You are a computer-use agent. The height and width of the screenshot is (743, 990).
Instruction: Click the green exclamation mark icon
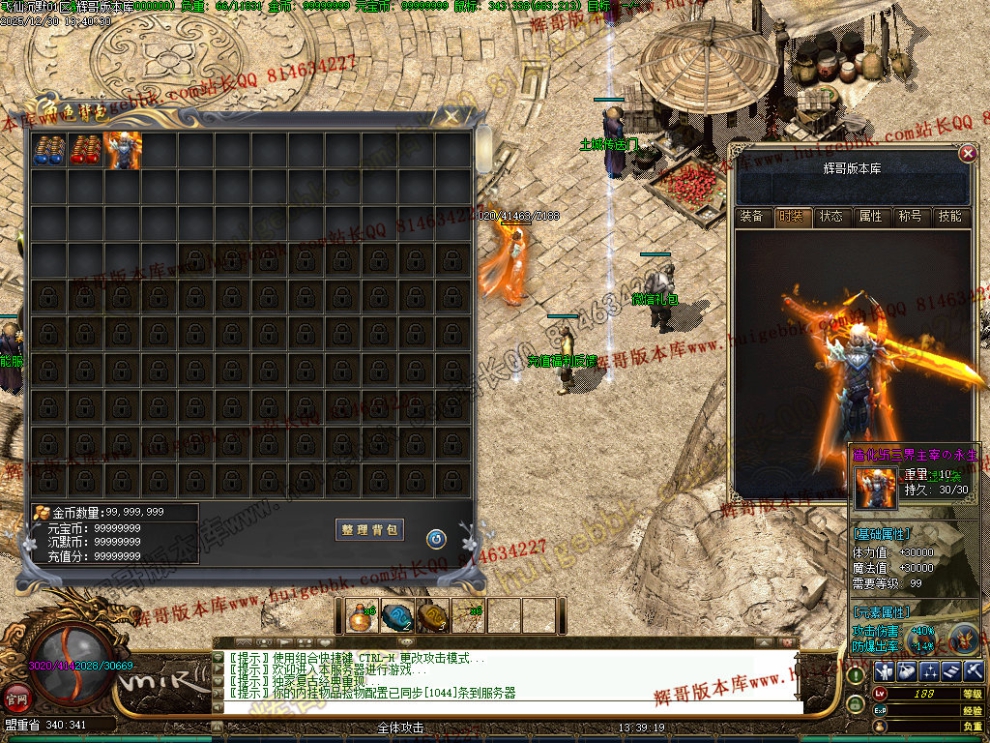(856, 674)
